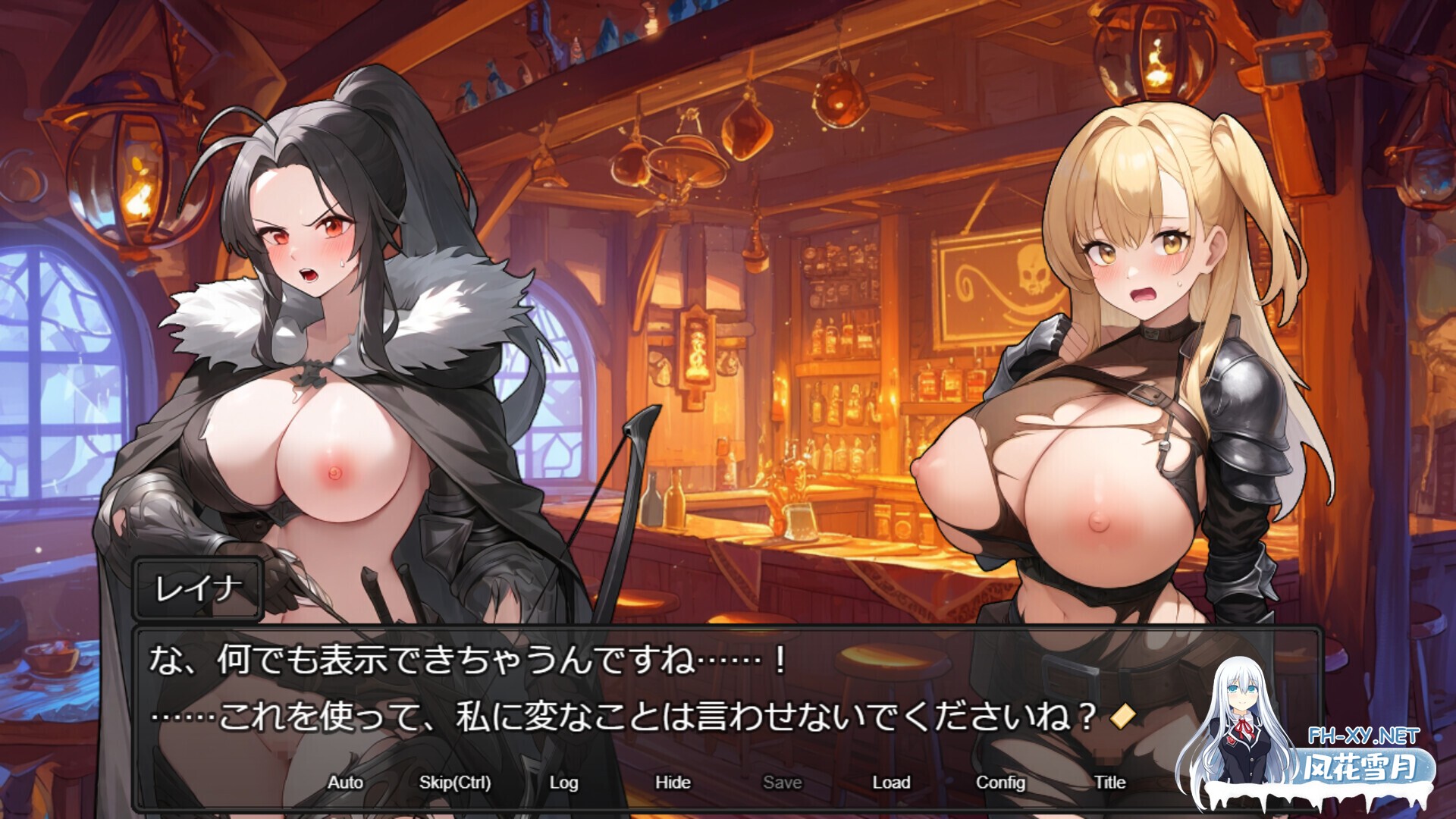
Task: Open the Config settings screen
Action: [x=1003, y=783]
